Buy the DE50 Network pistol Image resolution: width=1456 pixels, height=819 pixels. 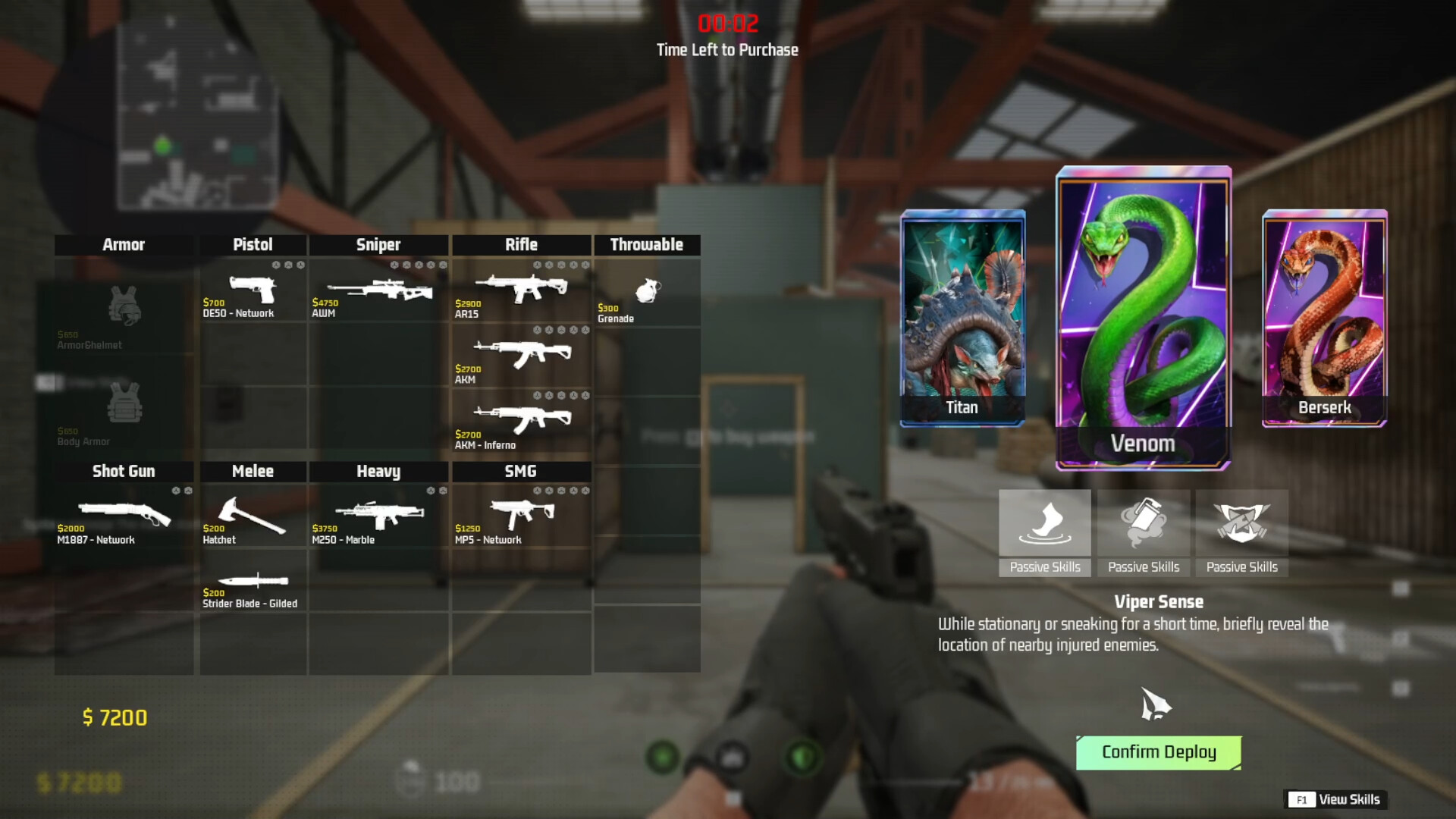[253, 292]
